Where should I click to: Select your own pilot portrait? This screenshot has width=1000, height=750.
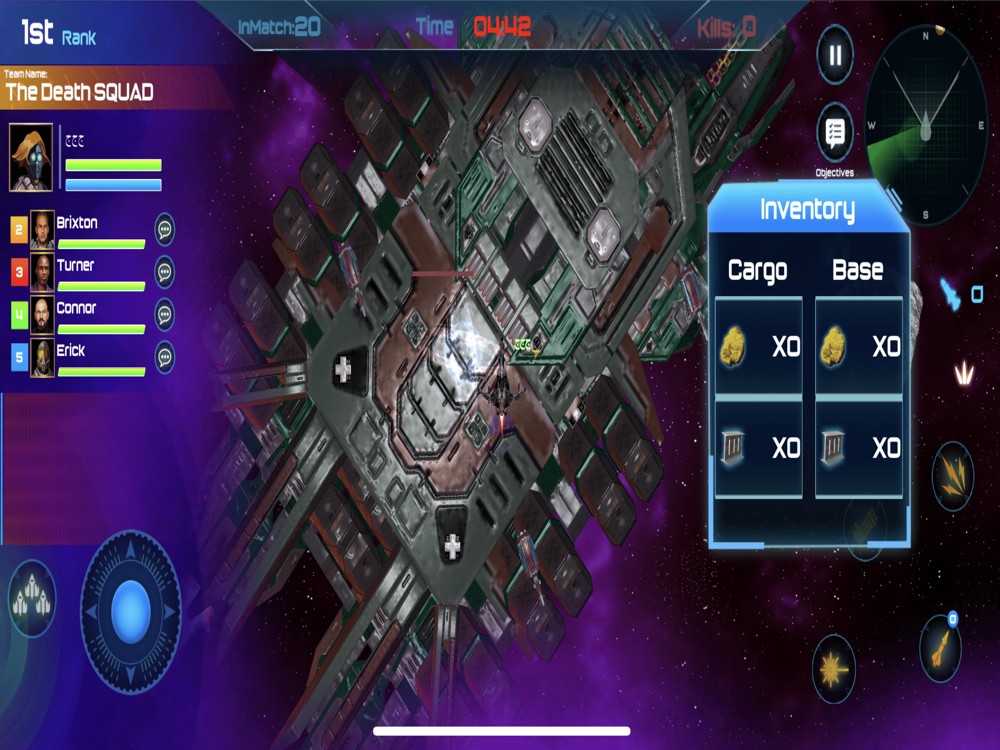point(31,158)
